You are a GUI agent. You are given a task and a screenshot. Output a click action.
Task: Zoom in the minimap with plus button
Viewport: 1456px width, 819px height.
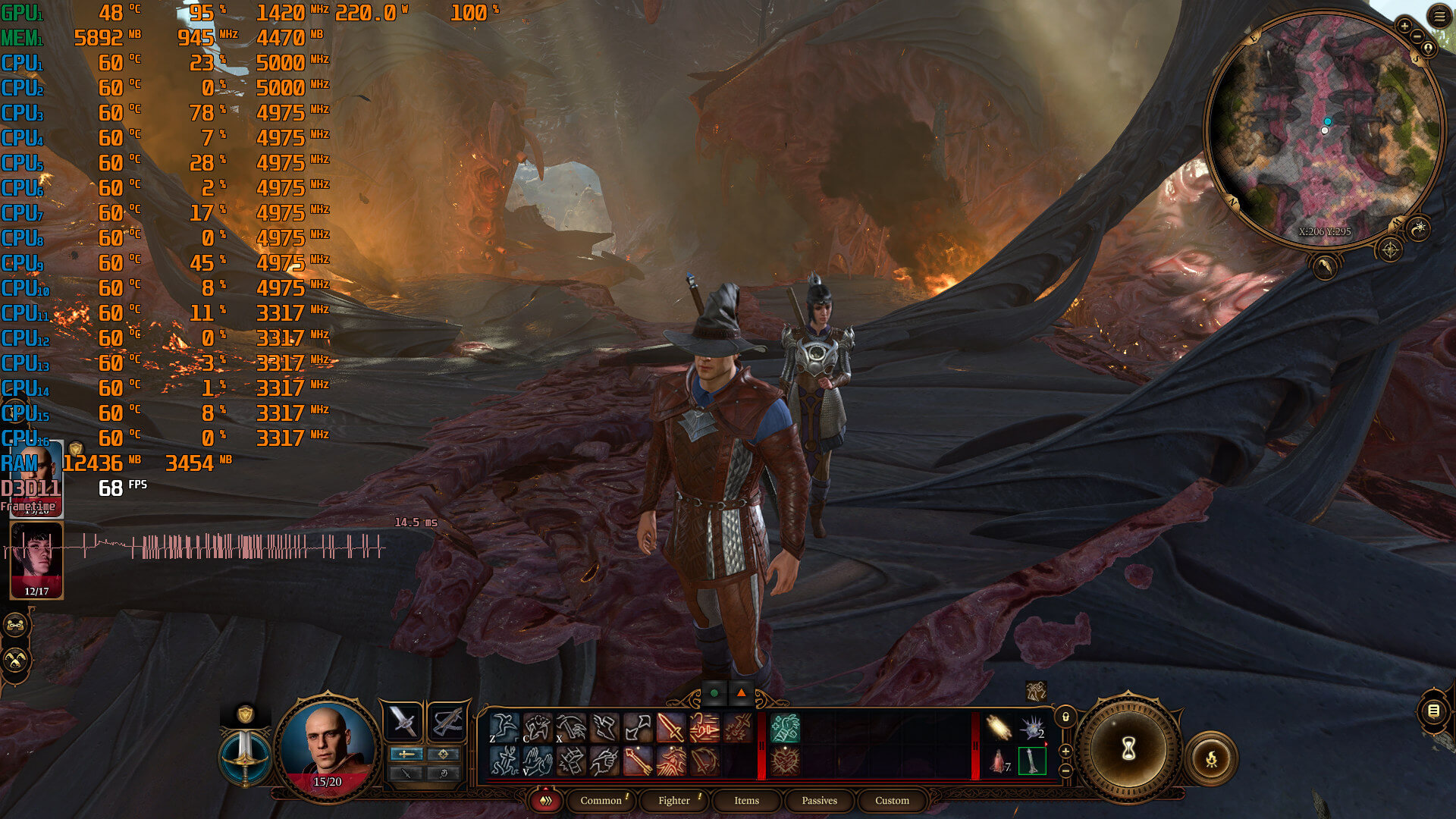click(x=1404, y=26)
